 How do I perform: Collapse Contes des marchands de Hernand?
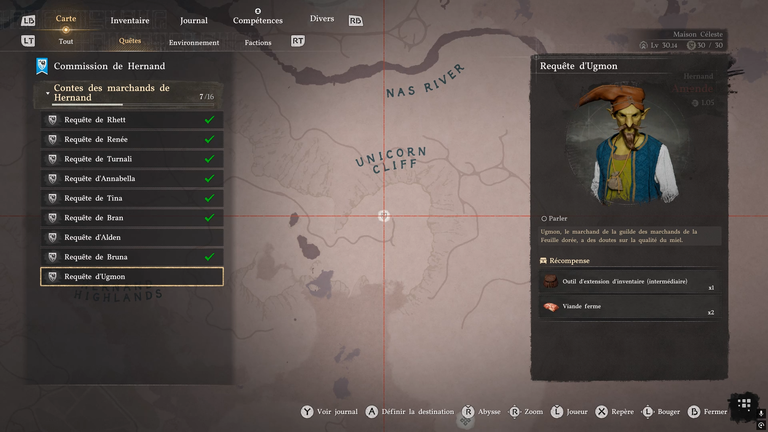pyautogui.click(x=48, y=93)
